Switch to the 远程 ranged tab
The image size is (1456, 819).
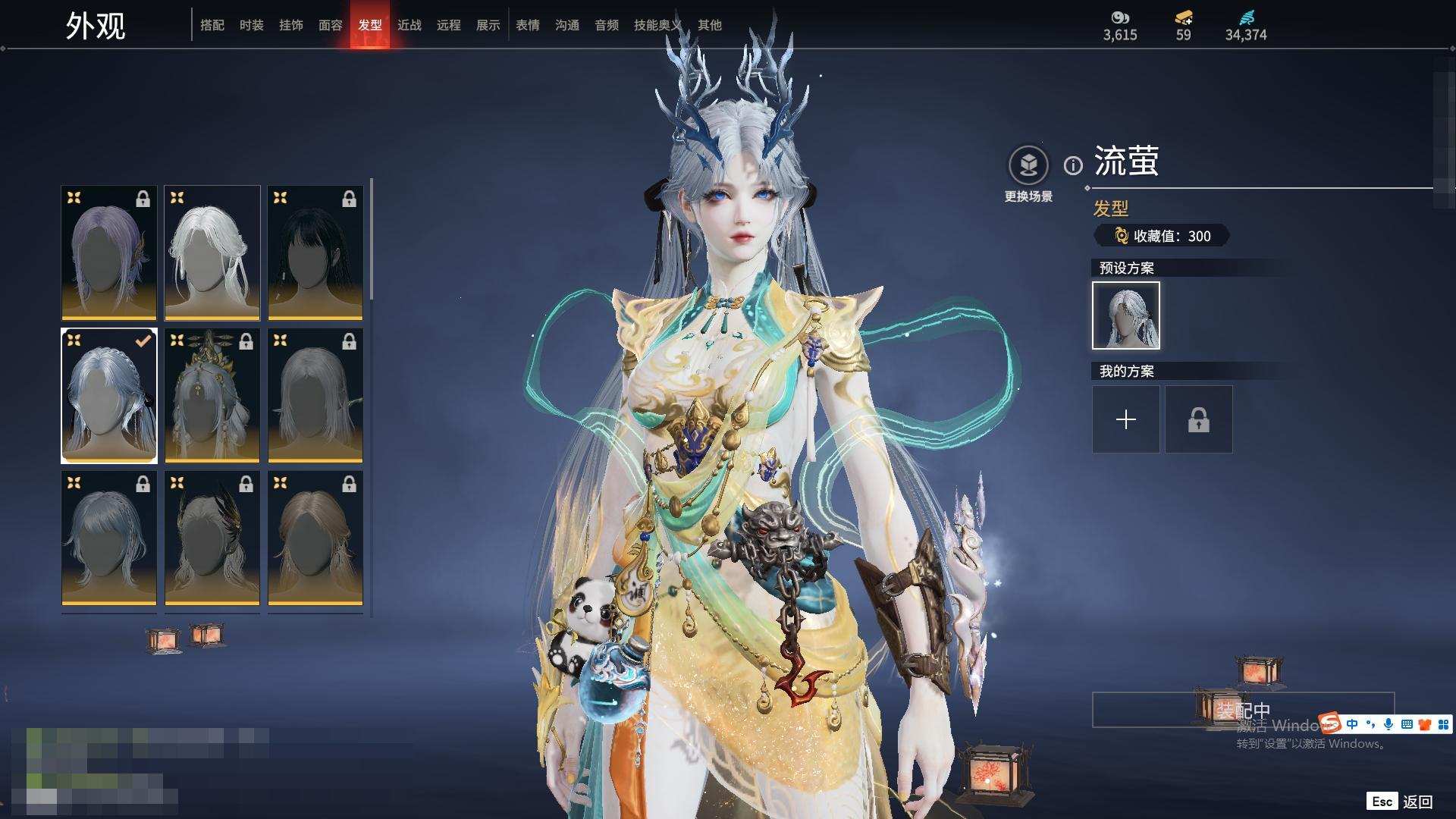coord(449,25)
